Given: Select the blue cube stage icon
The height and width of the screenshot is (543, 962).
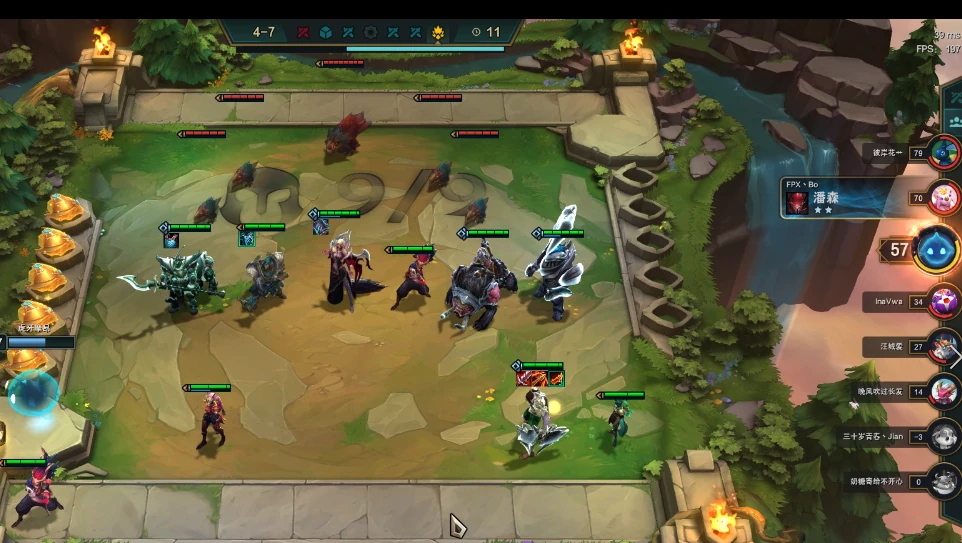Looking at the screenshot, I should (326, 33).
